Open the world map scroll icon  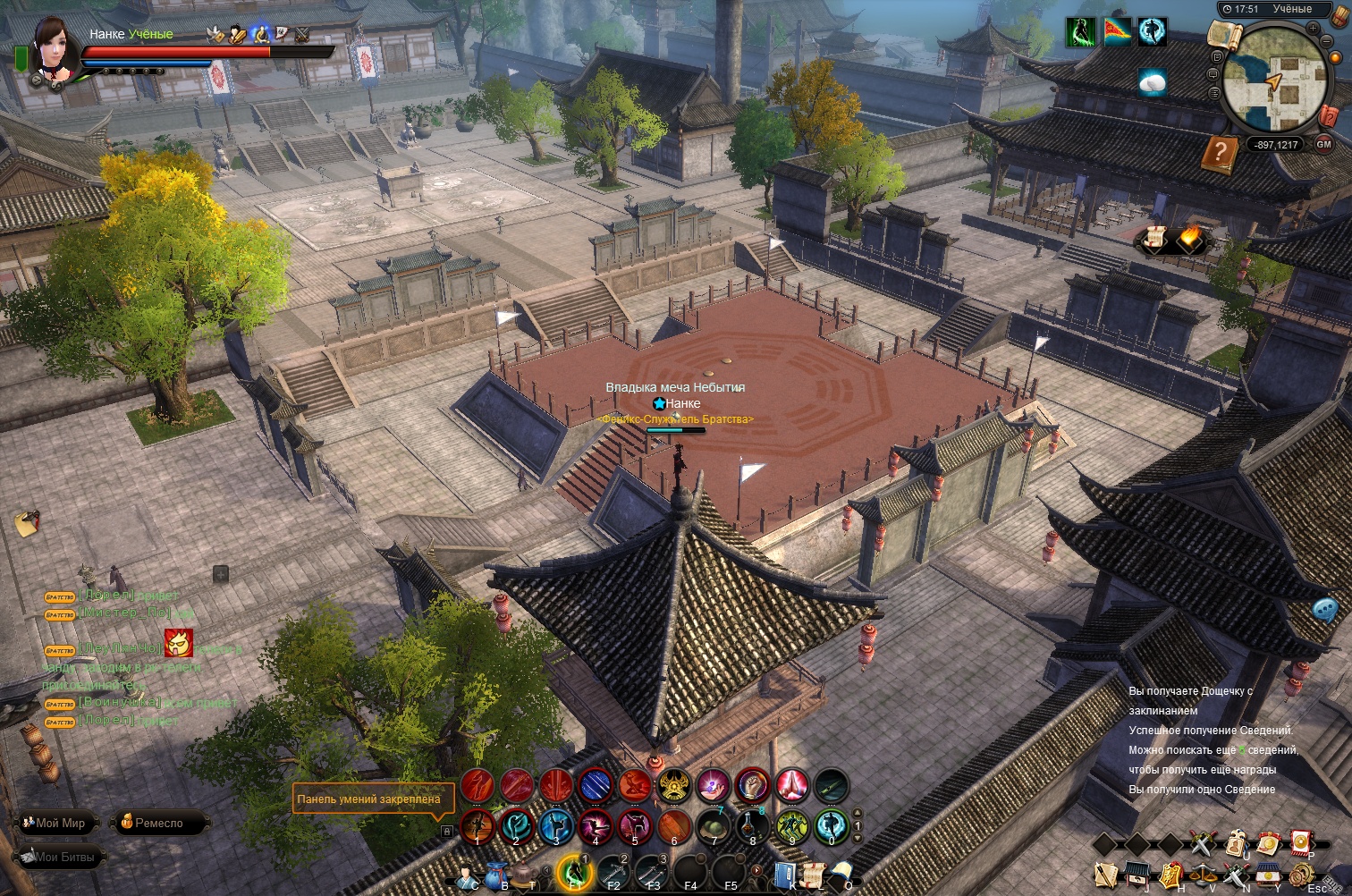click(1224, 35)
